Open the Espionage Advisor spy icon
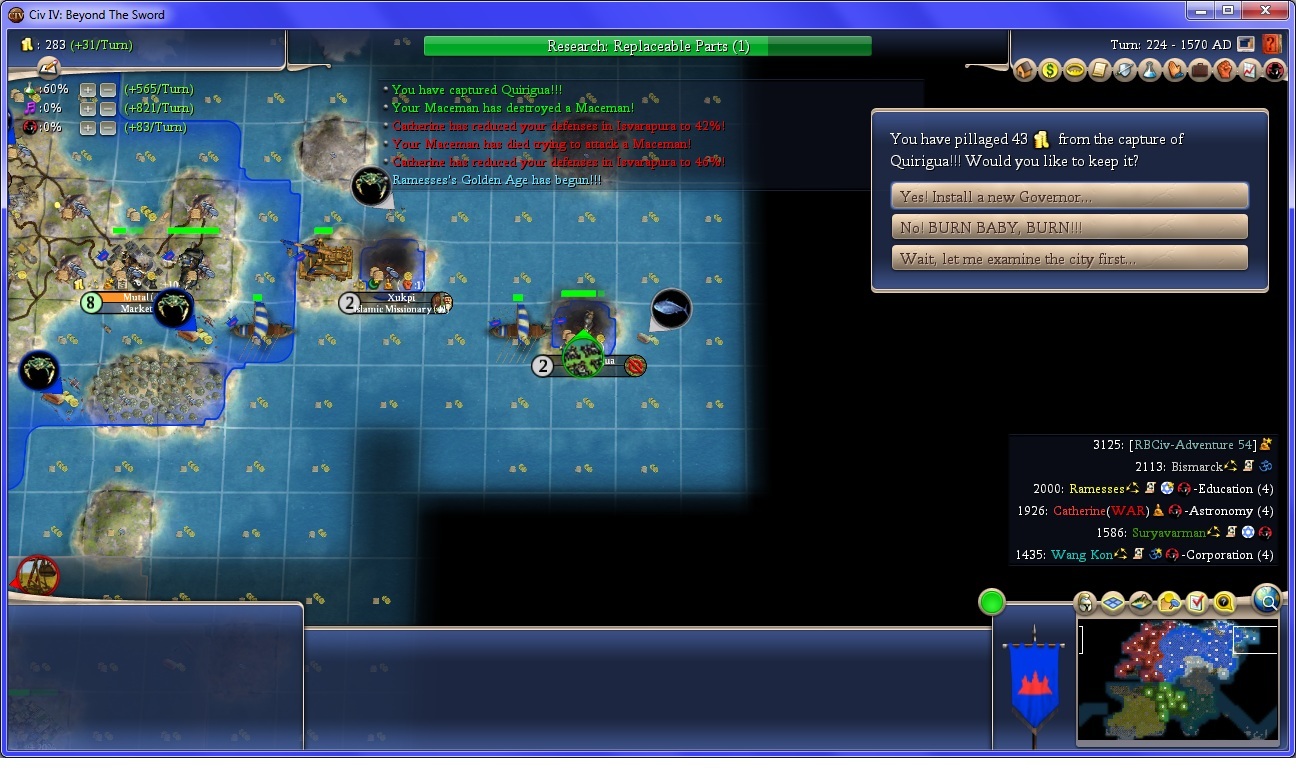The width and height of the screenshot is (1296, 775). point(1274,71)
